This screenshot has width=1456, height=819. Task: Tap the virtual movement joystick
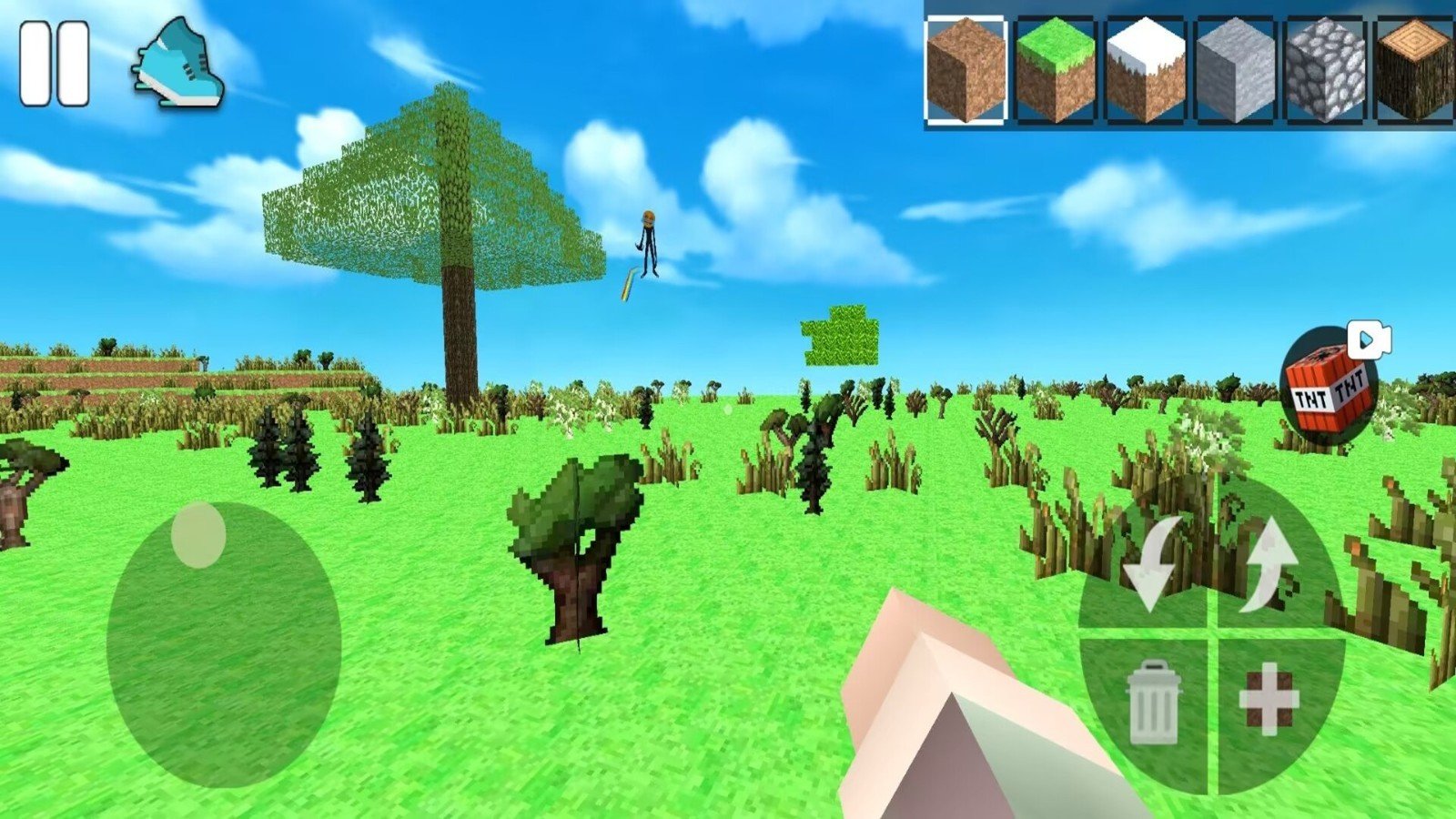(x=224, y=644)
